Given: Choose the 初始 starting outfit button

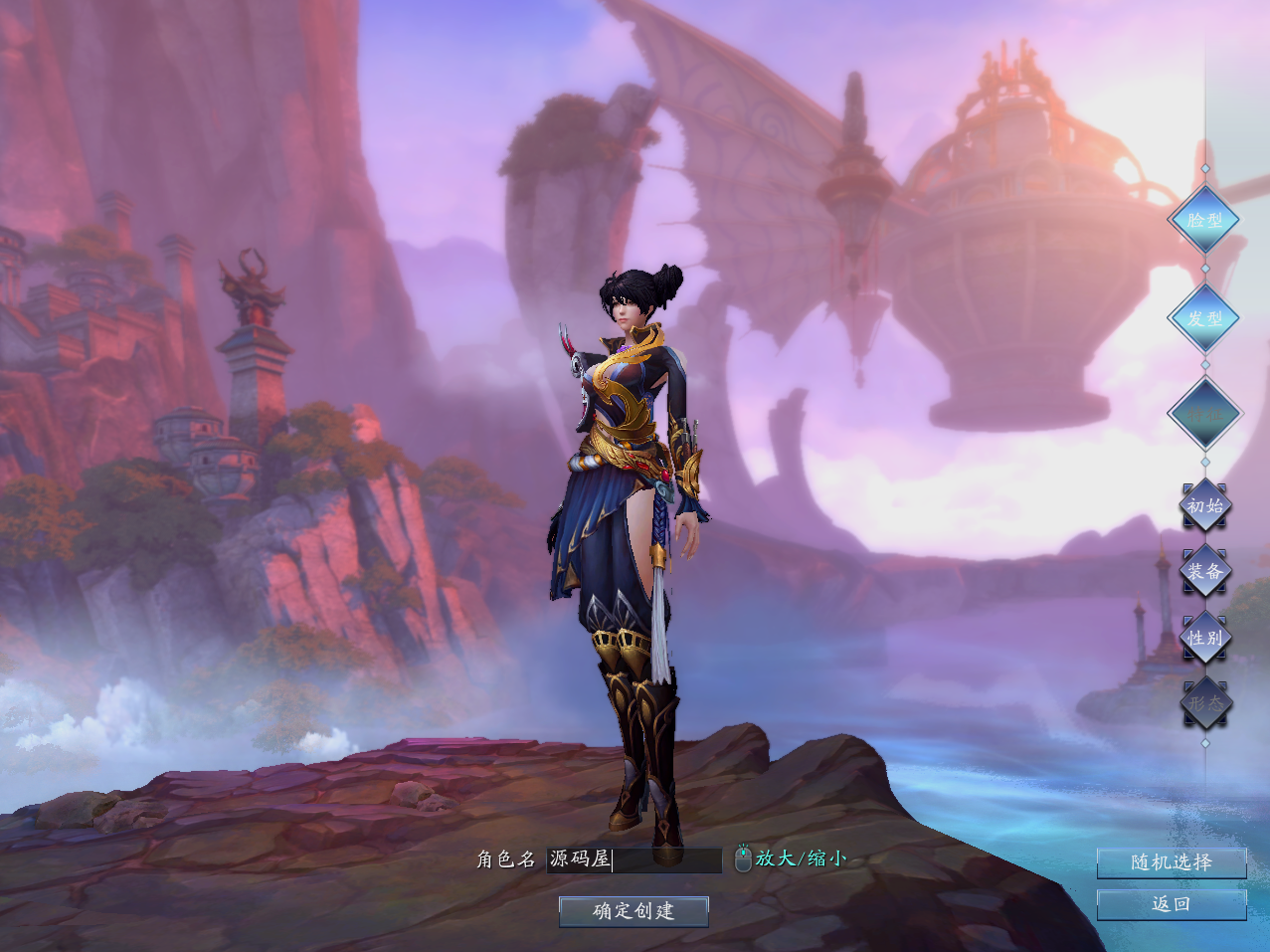Looking at the screenshot, I should [x=1205, y=506].
